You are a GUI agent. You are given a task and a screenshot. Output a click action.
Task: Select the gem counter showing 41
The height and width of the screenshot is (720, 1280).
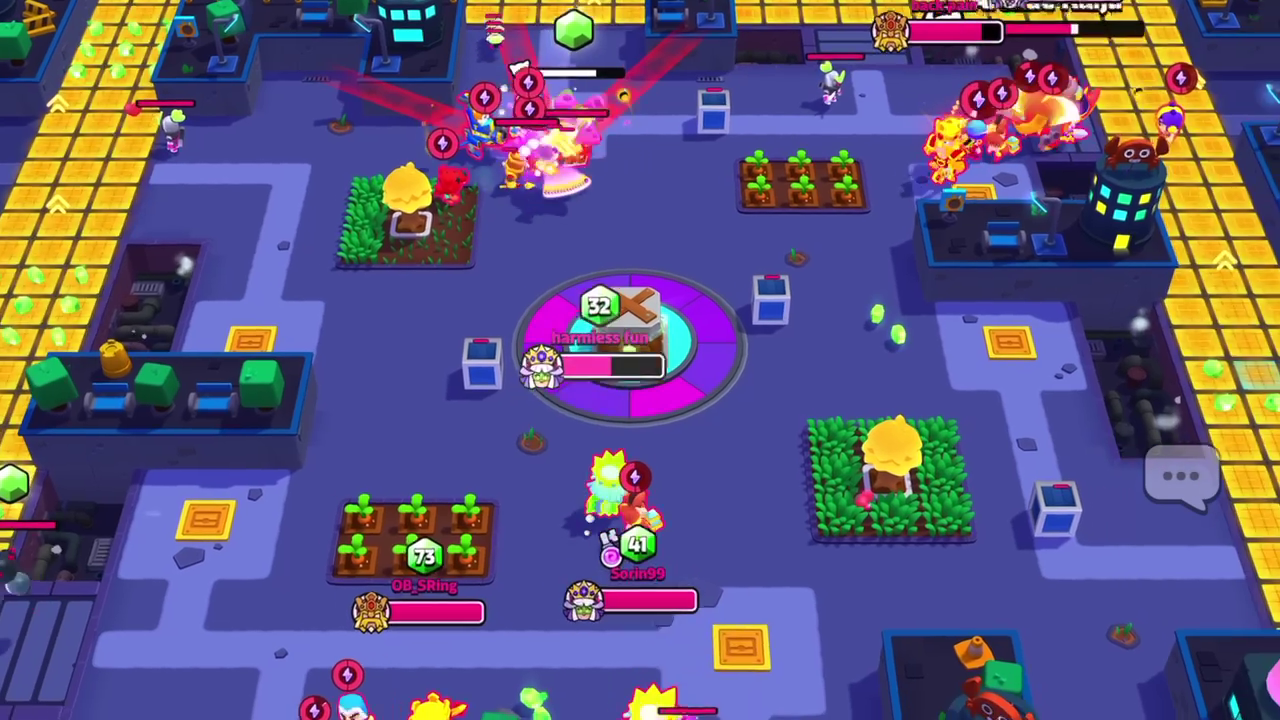(637, 545)
